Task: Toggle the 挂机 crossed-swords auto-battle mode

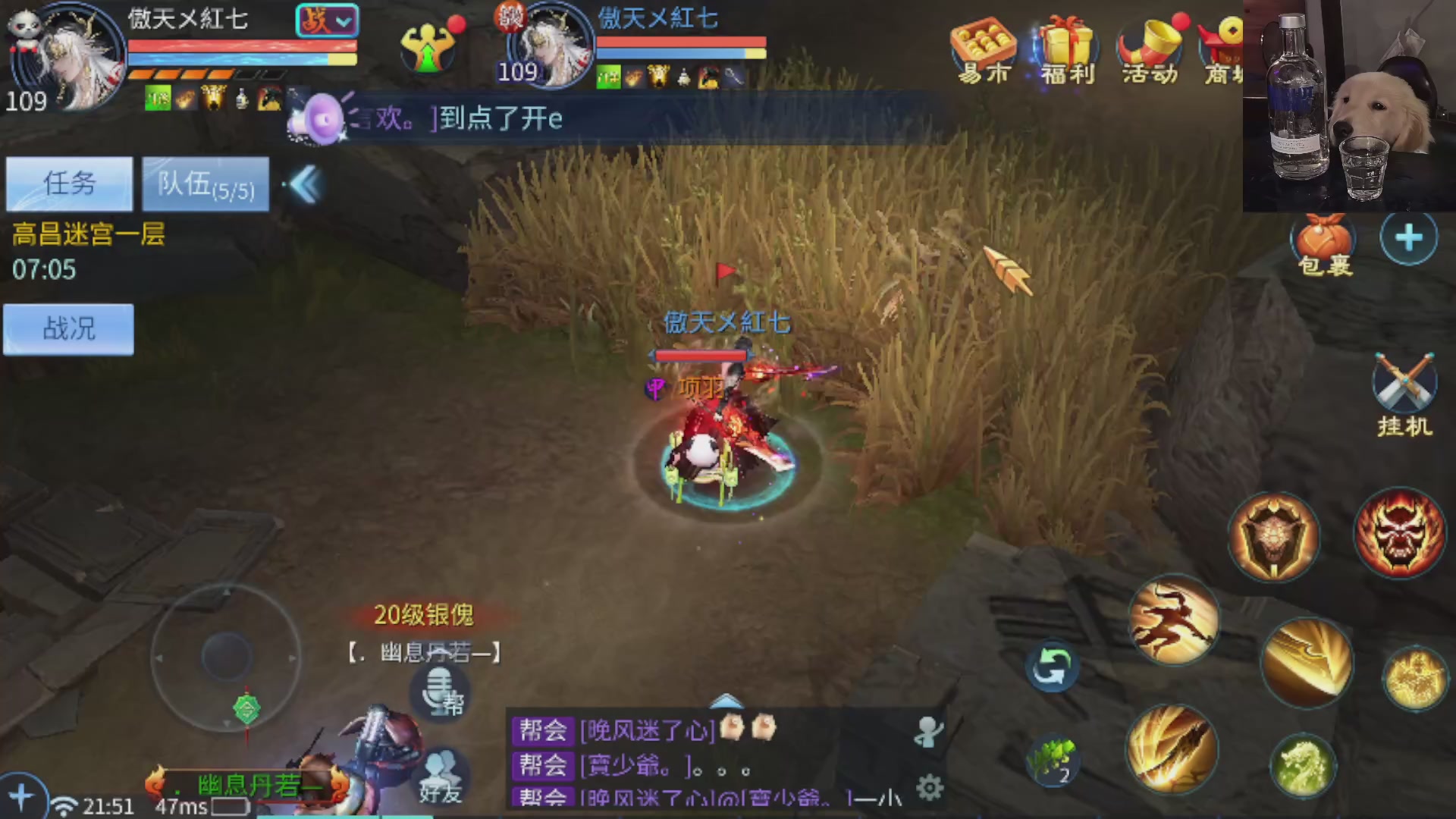Action: (x=1404, y=387)
